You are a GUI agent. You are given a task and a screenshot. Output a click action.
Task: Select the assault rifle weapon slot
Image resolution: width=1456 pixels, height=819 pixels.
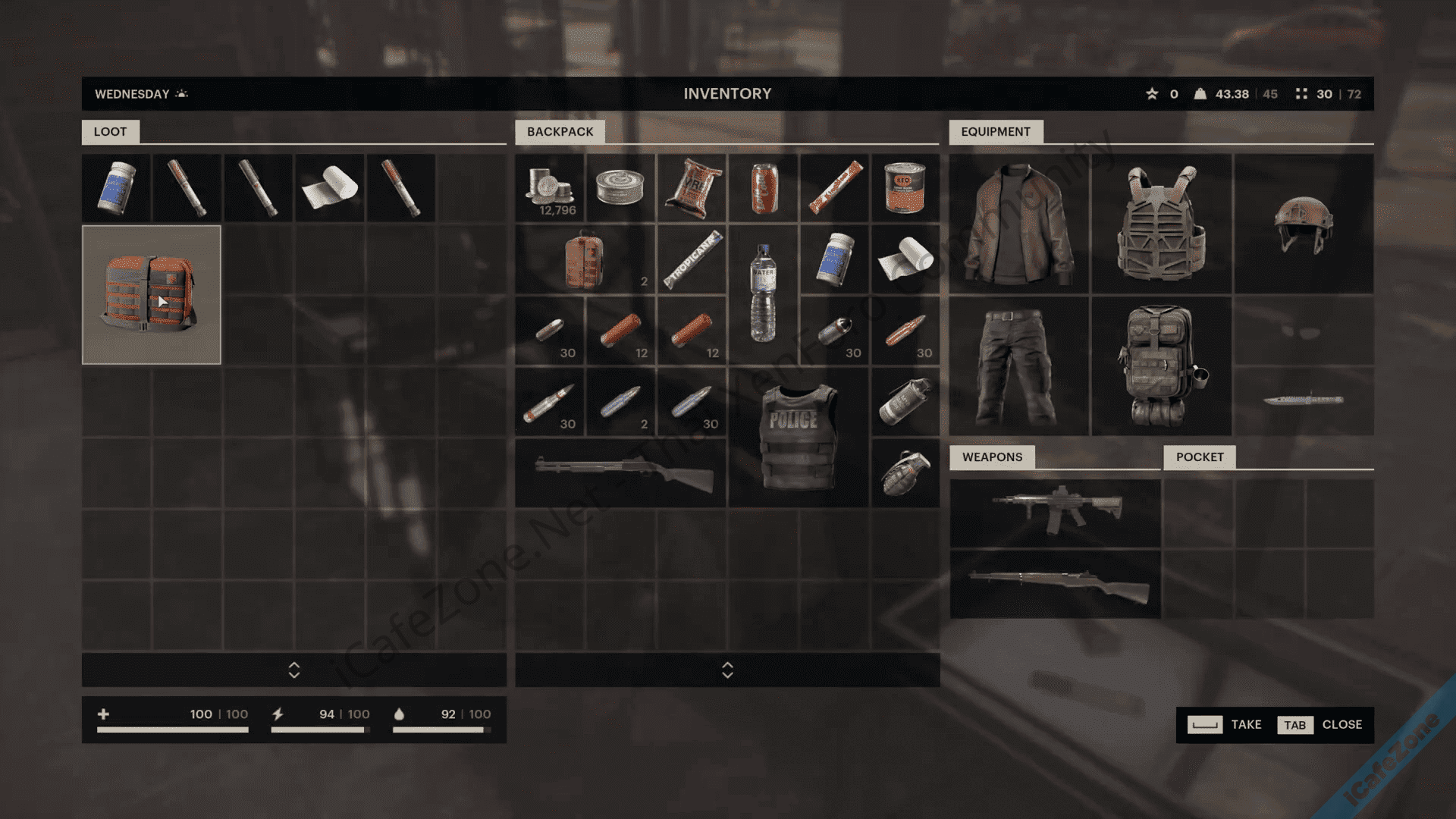click(x=1055, y=512)
